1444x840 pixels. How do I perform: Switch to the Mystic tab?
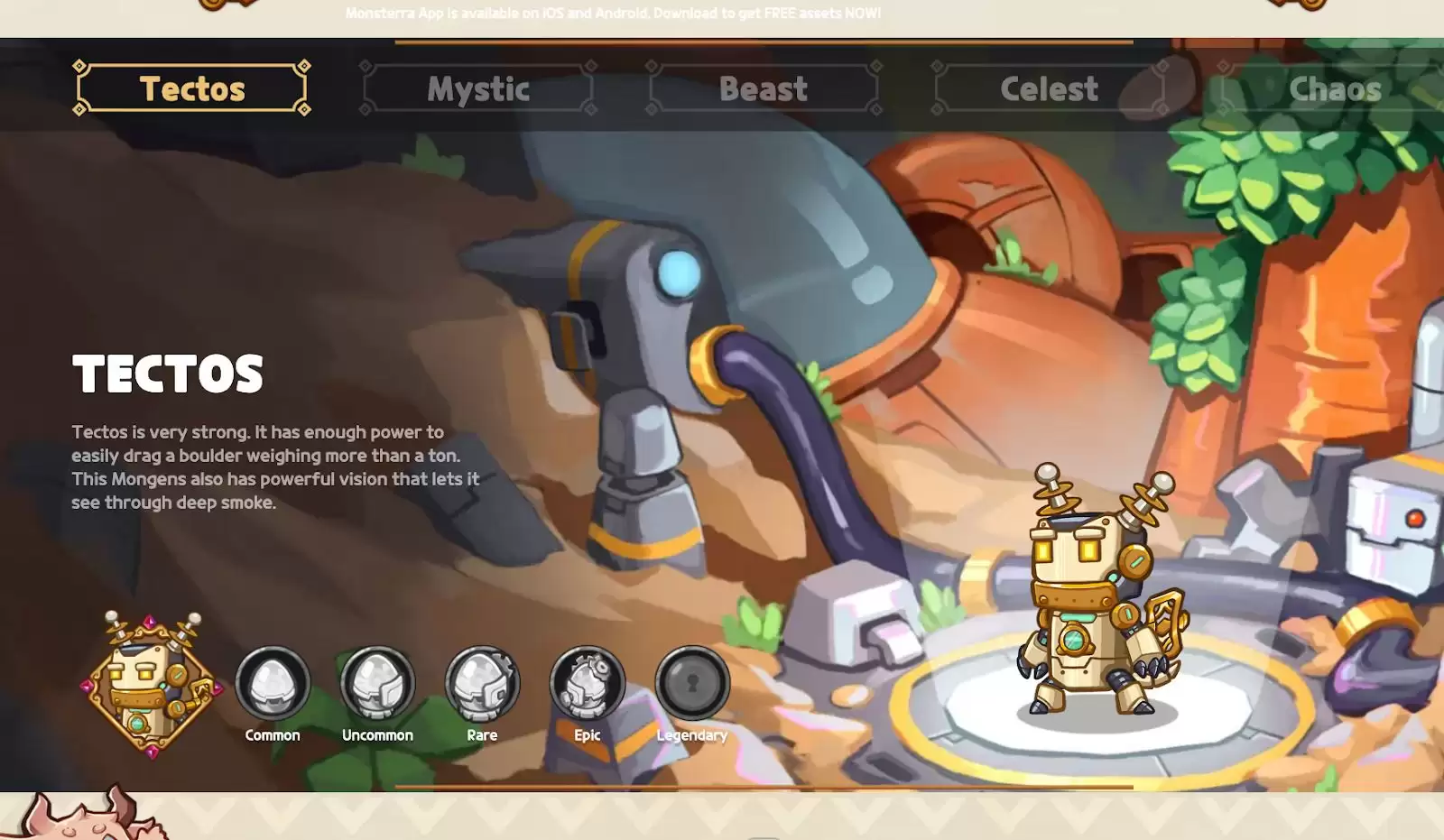(x=477, y=88)
